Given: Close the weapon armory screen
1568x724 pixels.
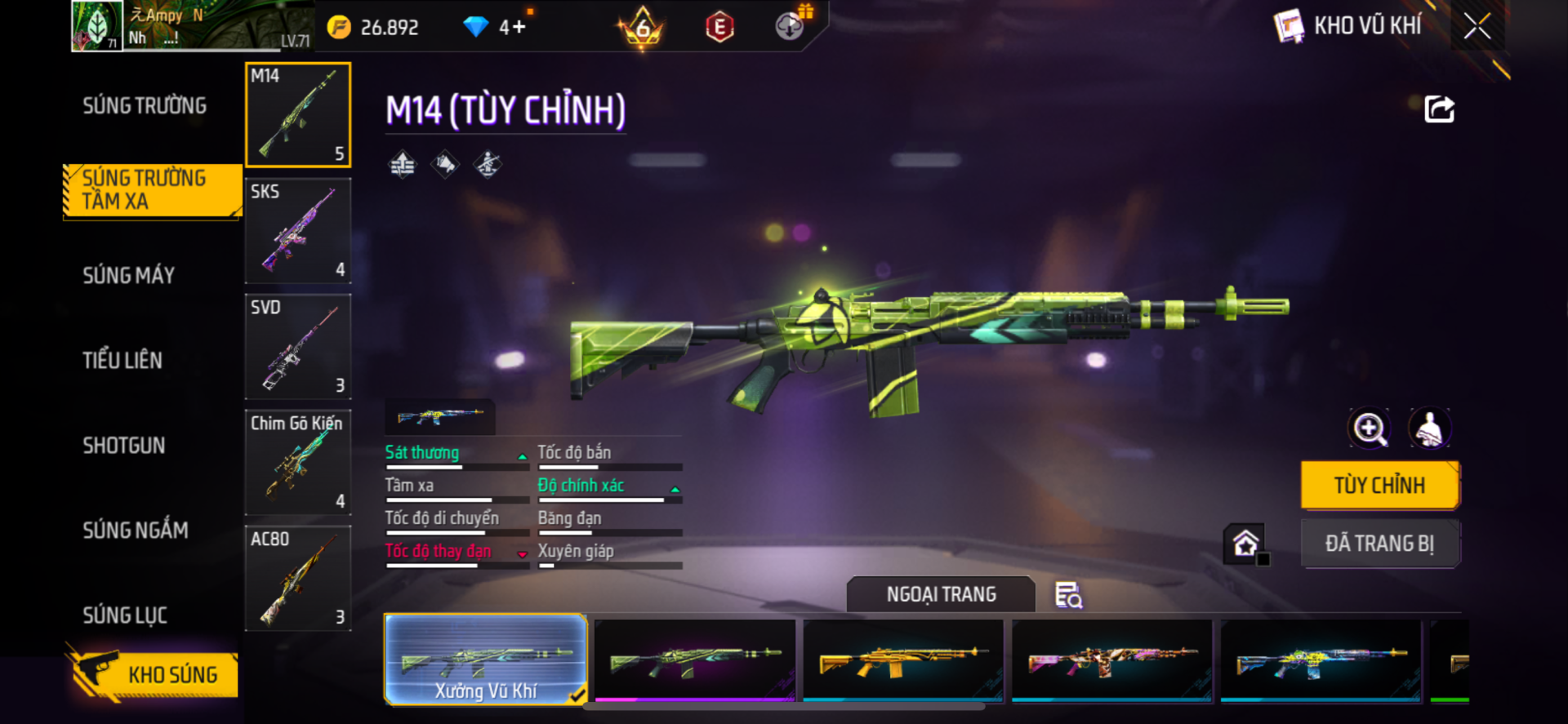Looking at the screenshot, I should 1477,26.
